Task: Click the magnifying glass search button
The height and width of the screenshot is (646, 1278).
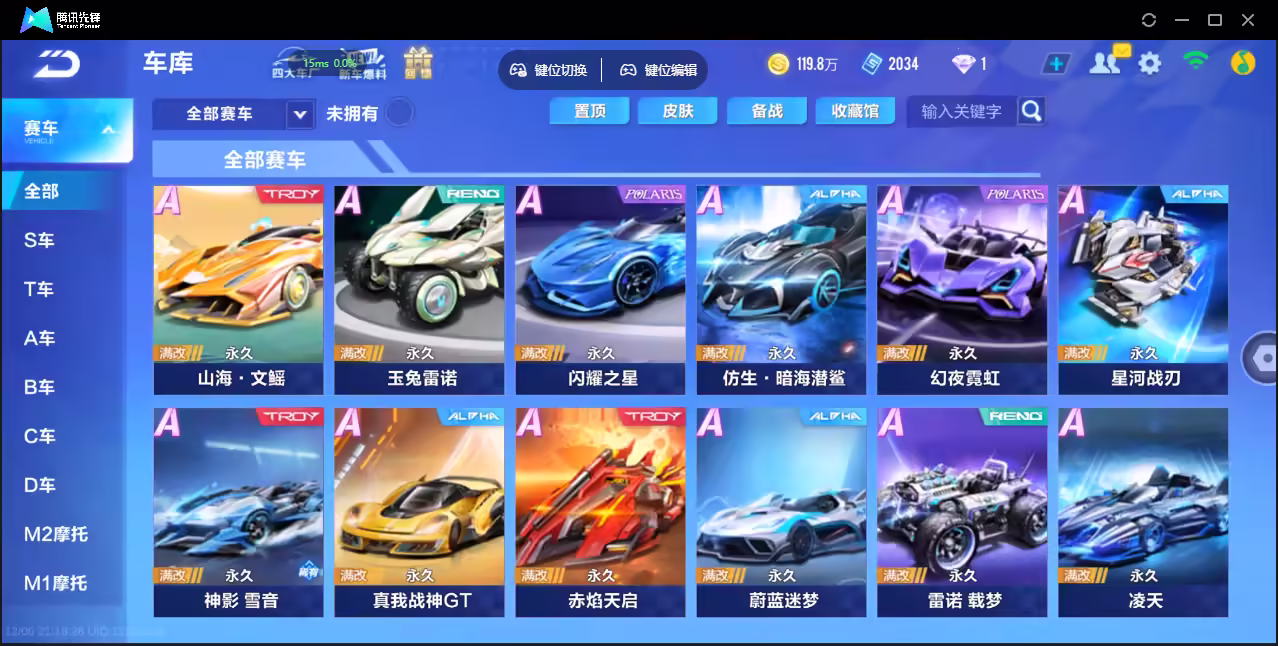Action: tap(1031, 111)
